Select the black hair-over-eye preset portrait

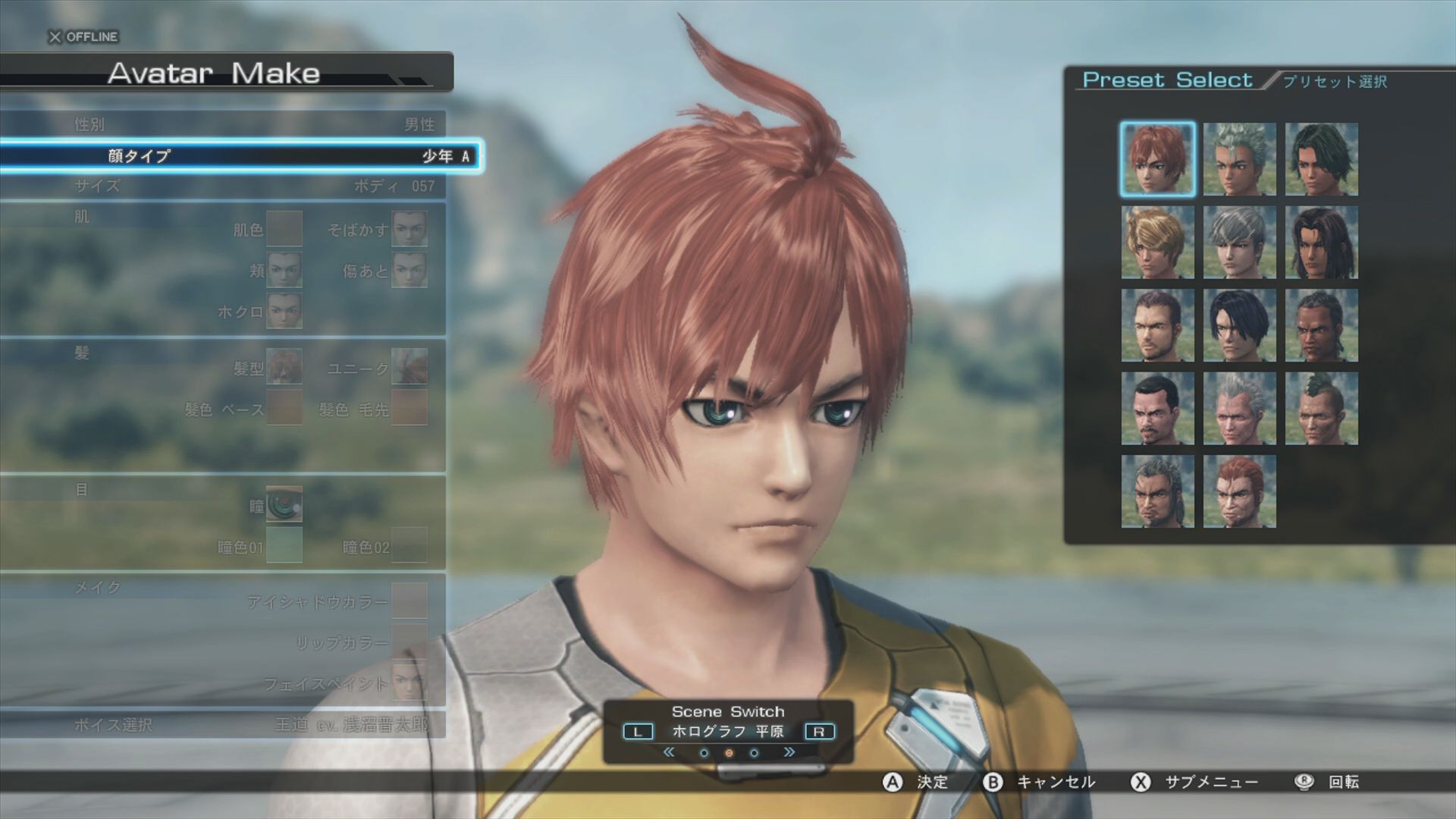pos(1239,325)
